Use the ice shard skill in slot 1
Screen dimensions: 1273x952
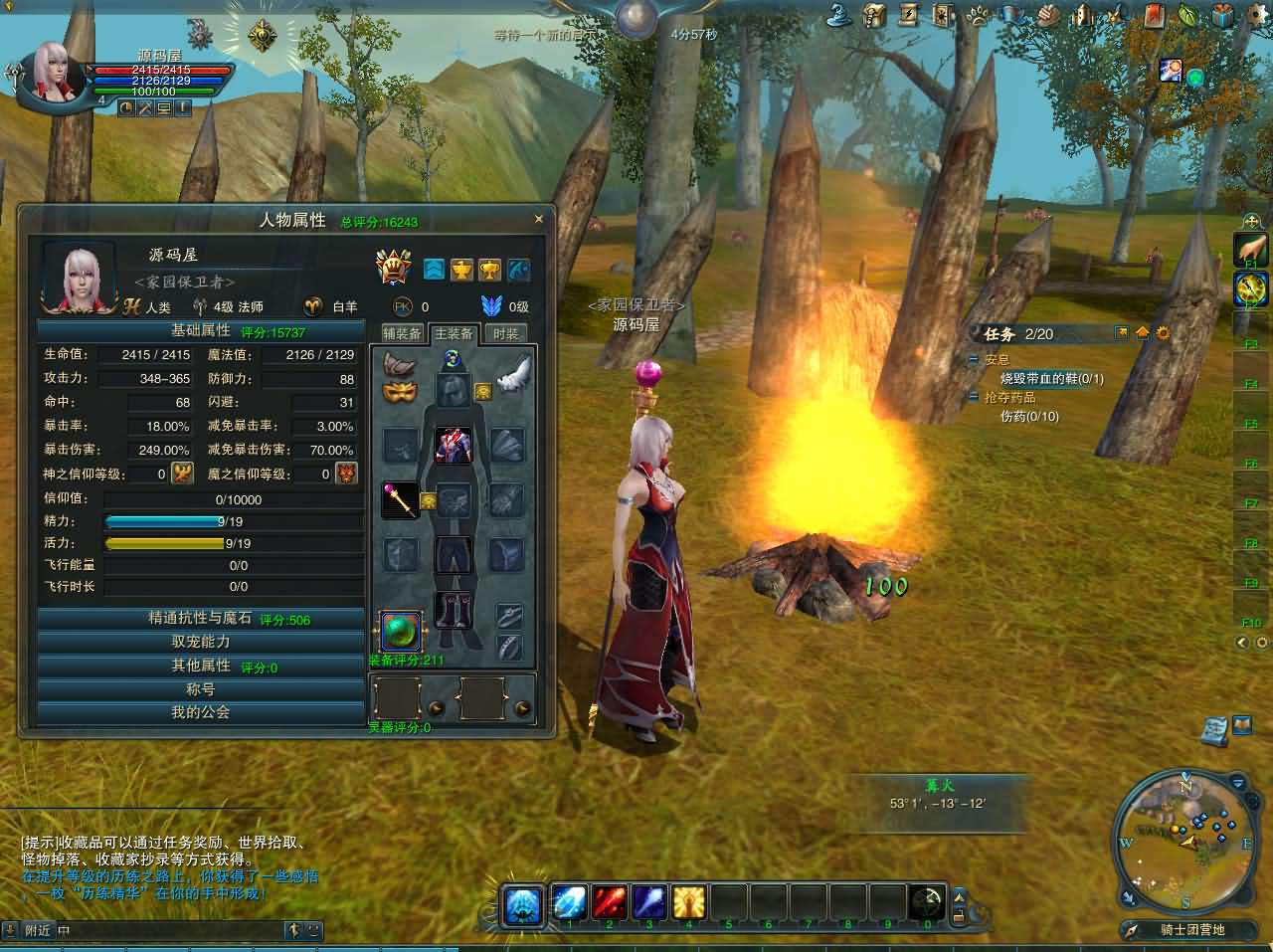pos(569,902)
